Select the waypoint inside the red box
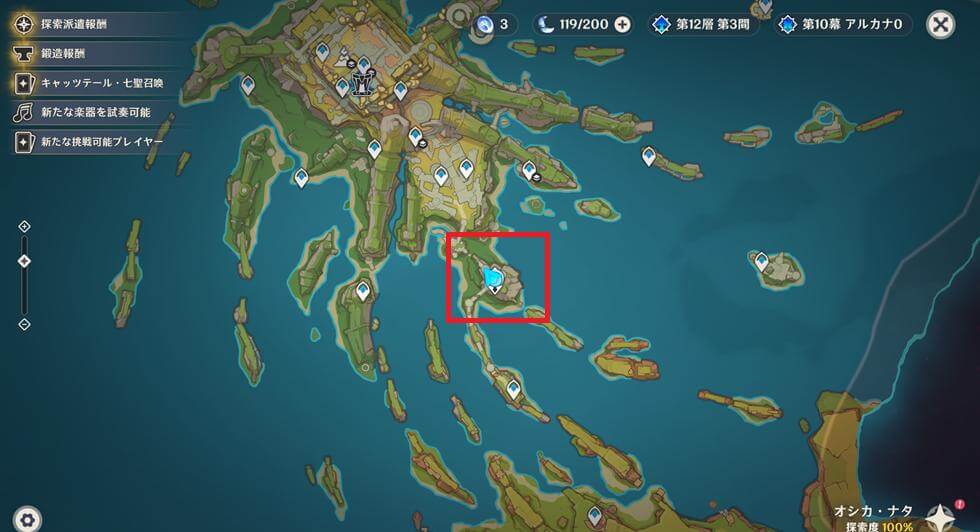Viewport: 980px width, 532px height. 492,279
